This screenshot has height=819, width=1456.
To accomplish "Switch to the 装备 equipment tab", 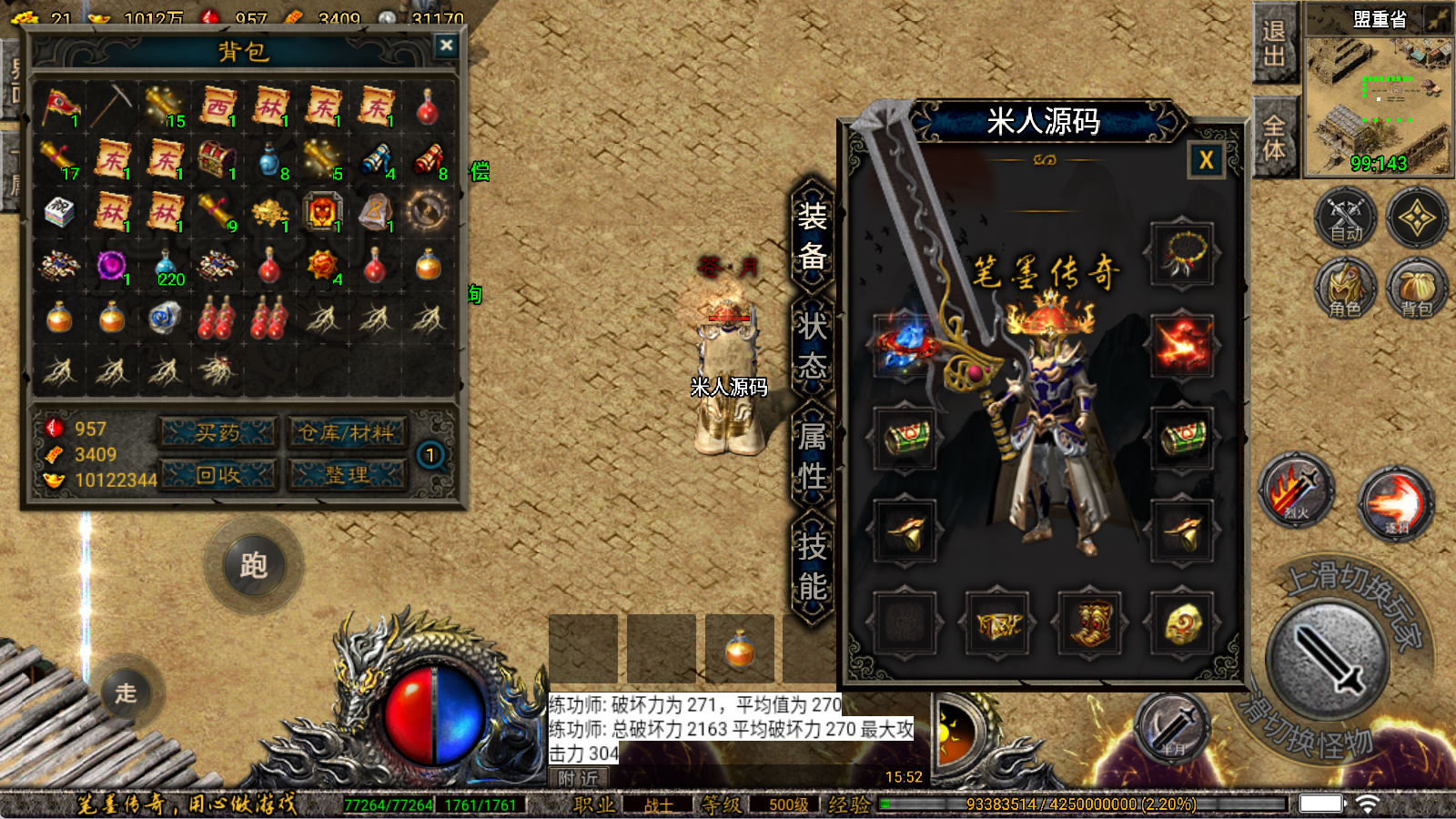I will (x=813, y=237).
